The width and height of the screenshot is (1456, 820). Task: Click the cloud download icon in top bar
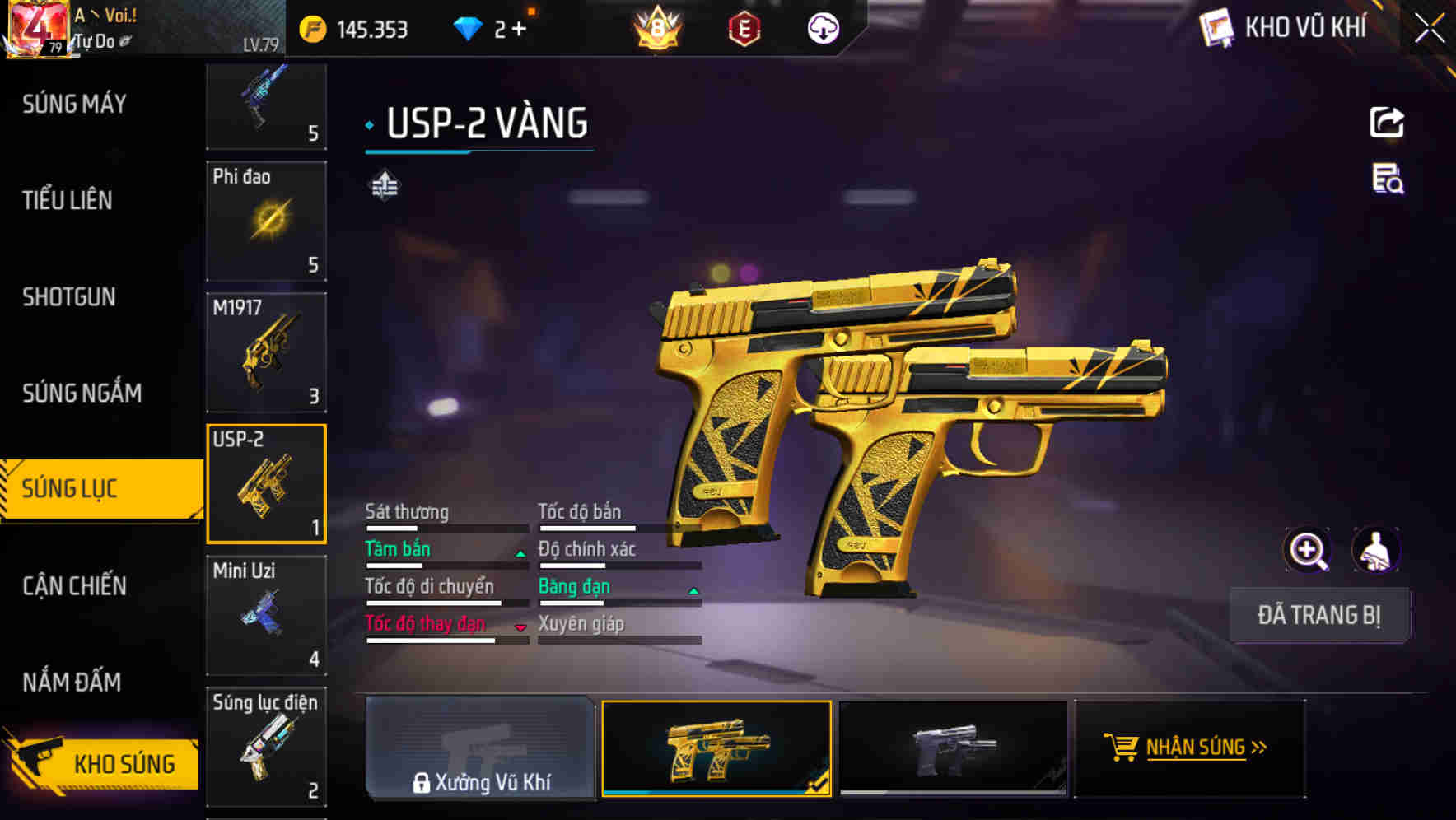[x=823, y=28]
